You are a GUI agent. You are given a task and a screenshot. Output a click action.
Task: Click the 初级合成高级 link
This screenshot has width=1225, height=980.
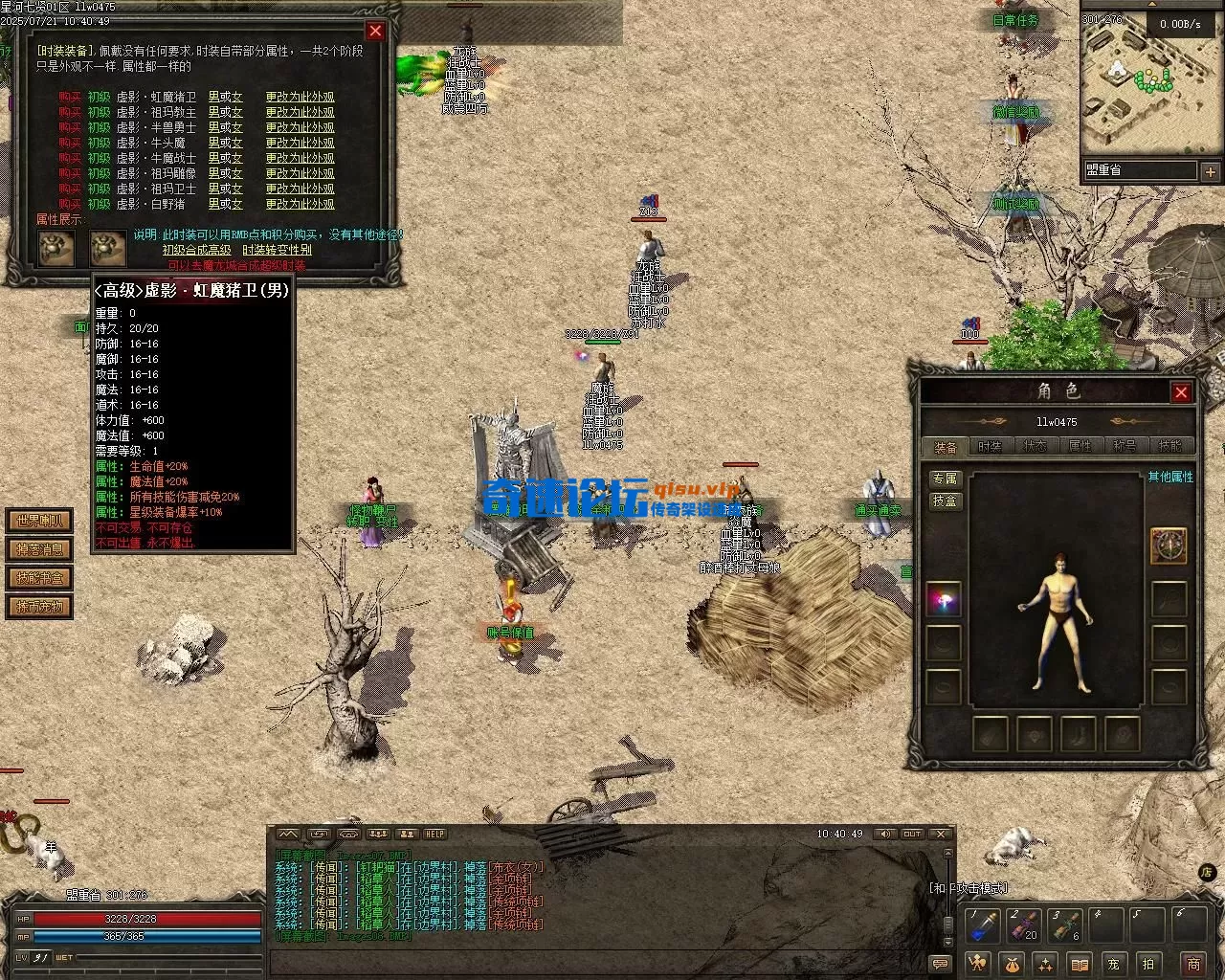[196, 250]
